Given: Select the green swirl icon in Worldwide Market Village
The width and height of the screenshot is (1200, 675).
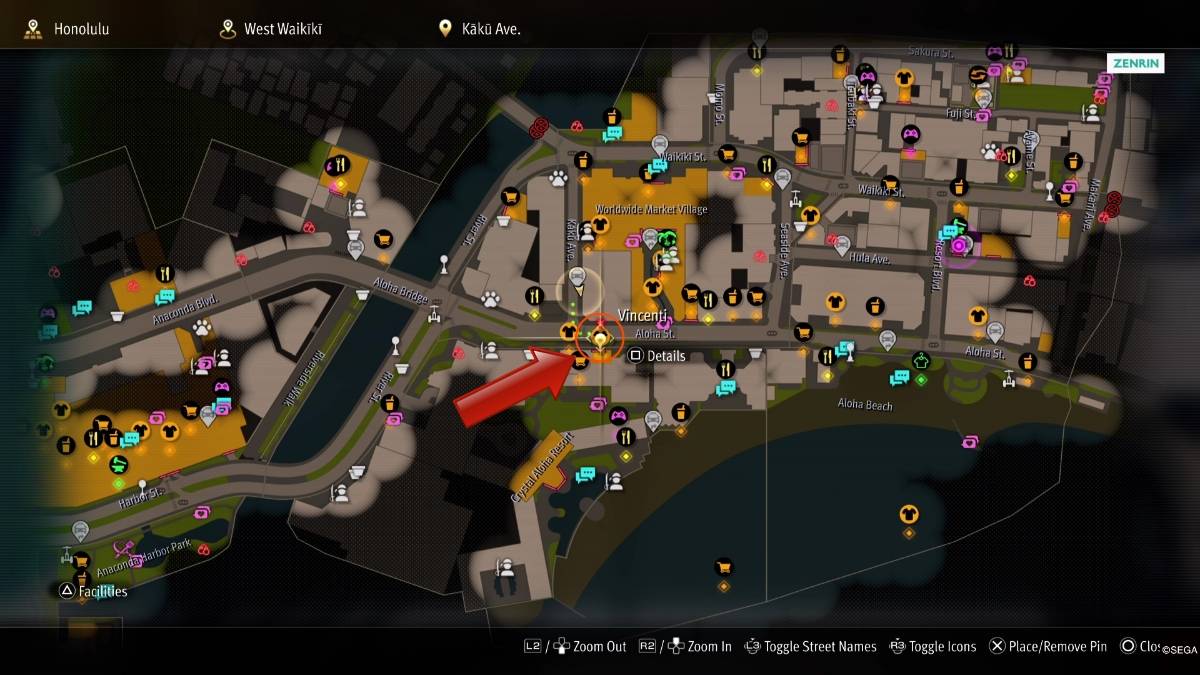Looking at the screenshot, I should click(x=667, y=238).
